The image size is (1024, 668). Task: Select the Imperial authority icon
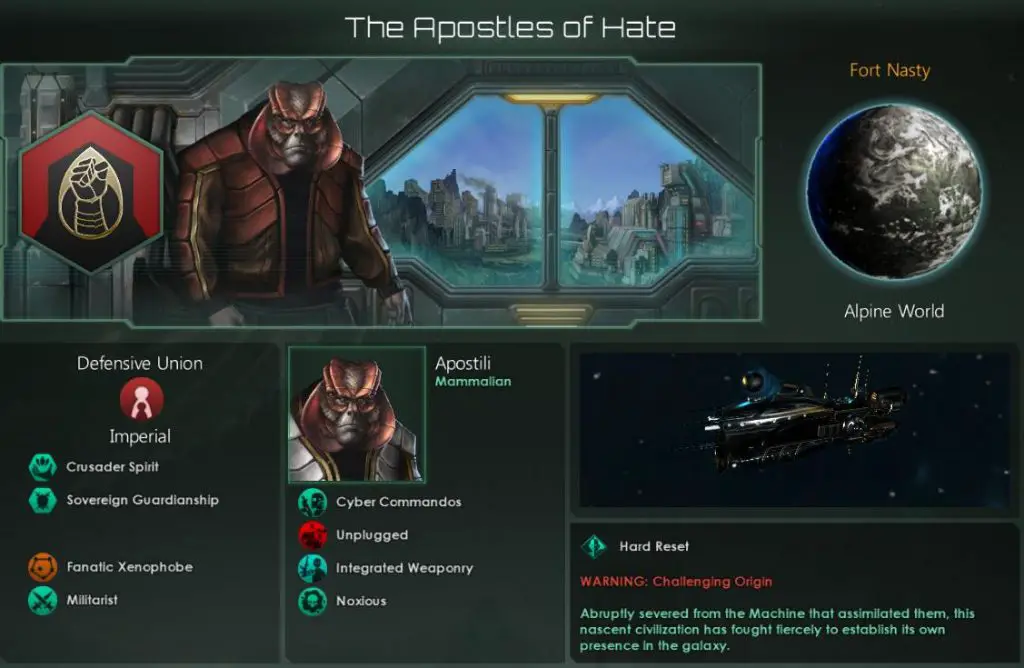139,401
